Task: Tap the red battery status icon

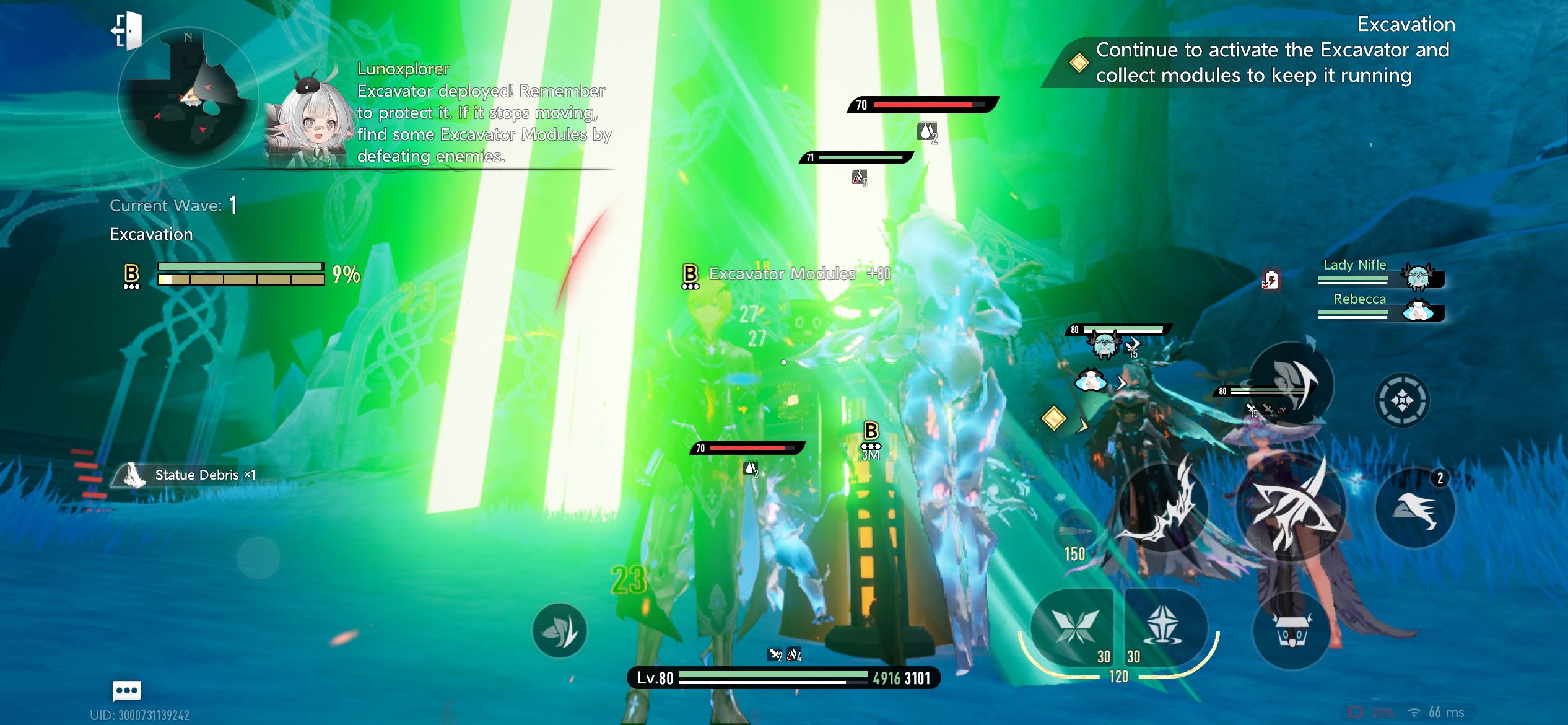Action: point(1270,280)
